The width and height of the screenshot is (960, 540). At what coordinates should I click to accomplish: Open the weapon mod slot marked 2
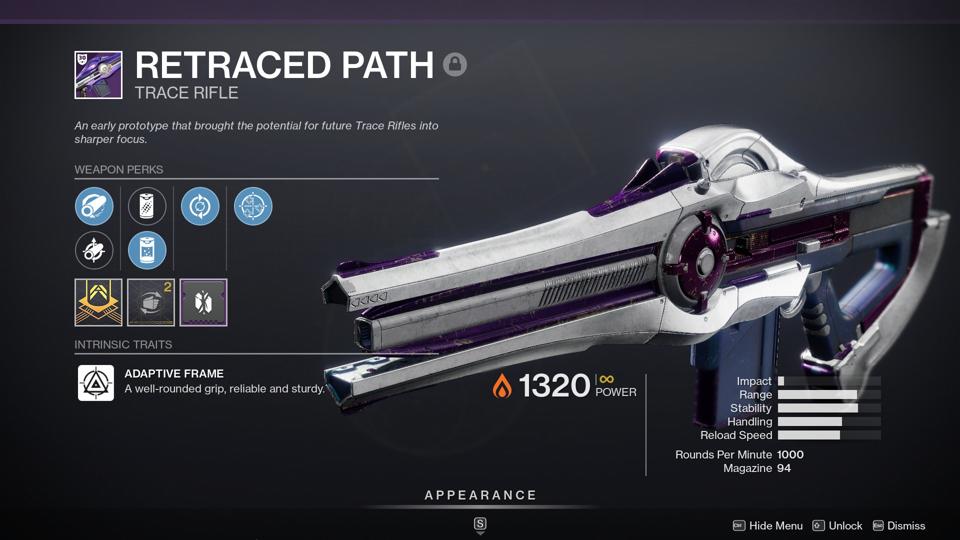point(151,302)
